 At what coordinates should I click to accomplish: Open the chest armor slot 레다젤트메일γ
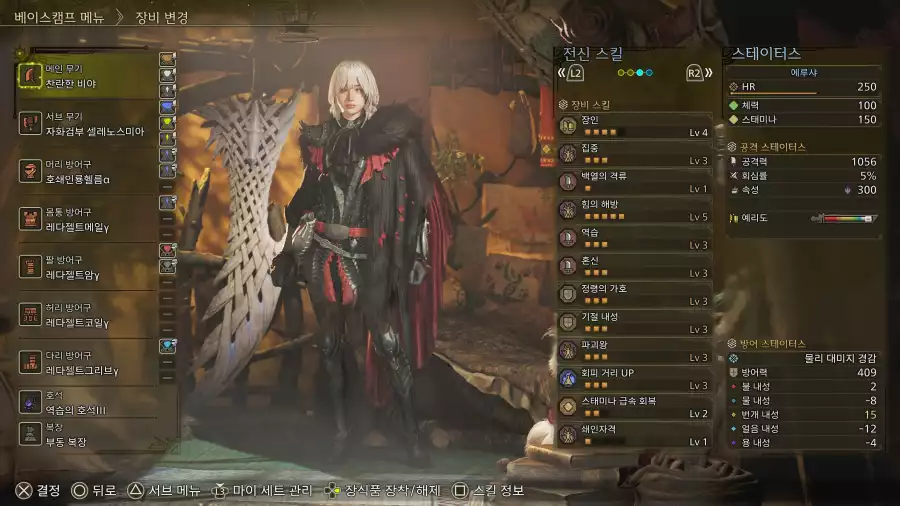[88, 221]
